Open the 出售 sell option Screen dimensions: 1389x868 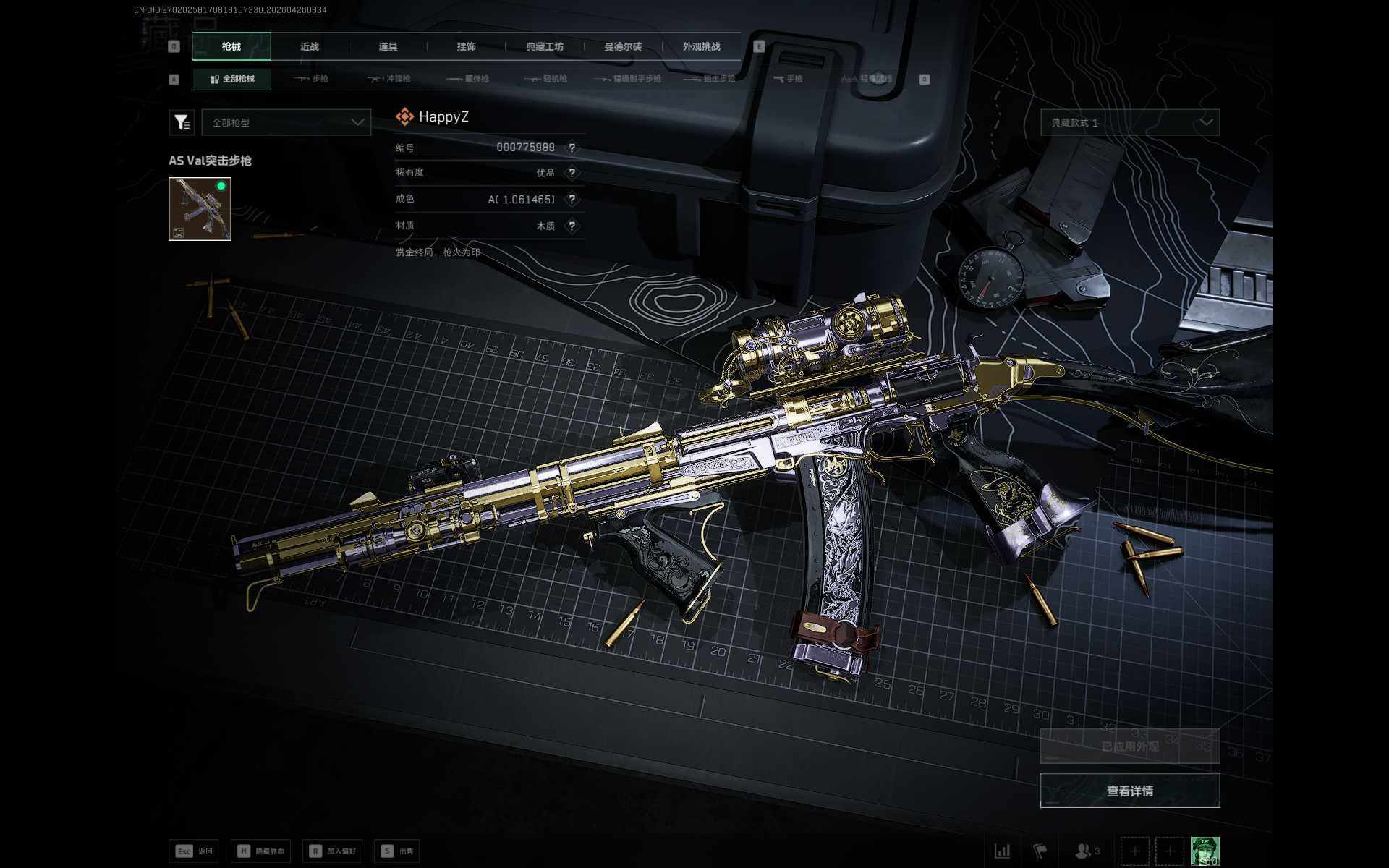coord(397,851)
